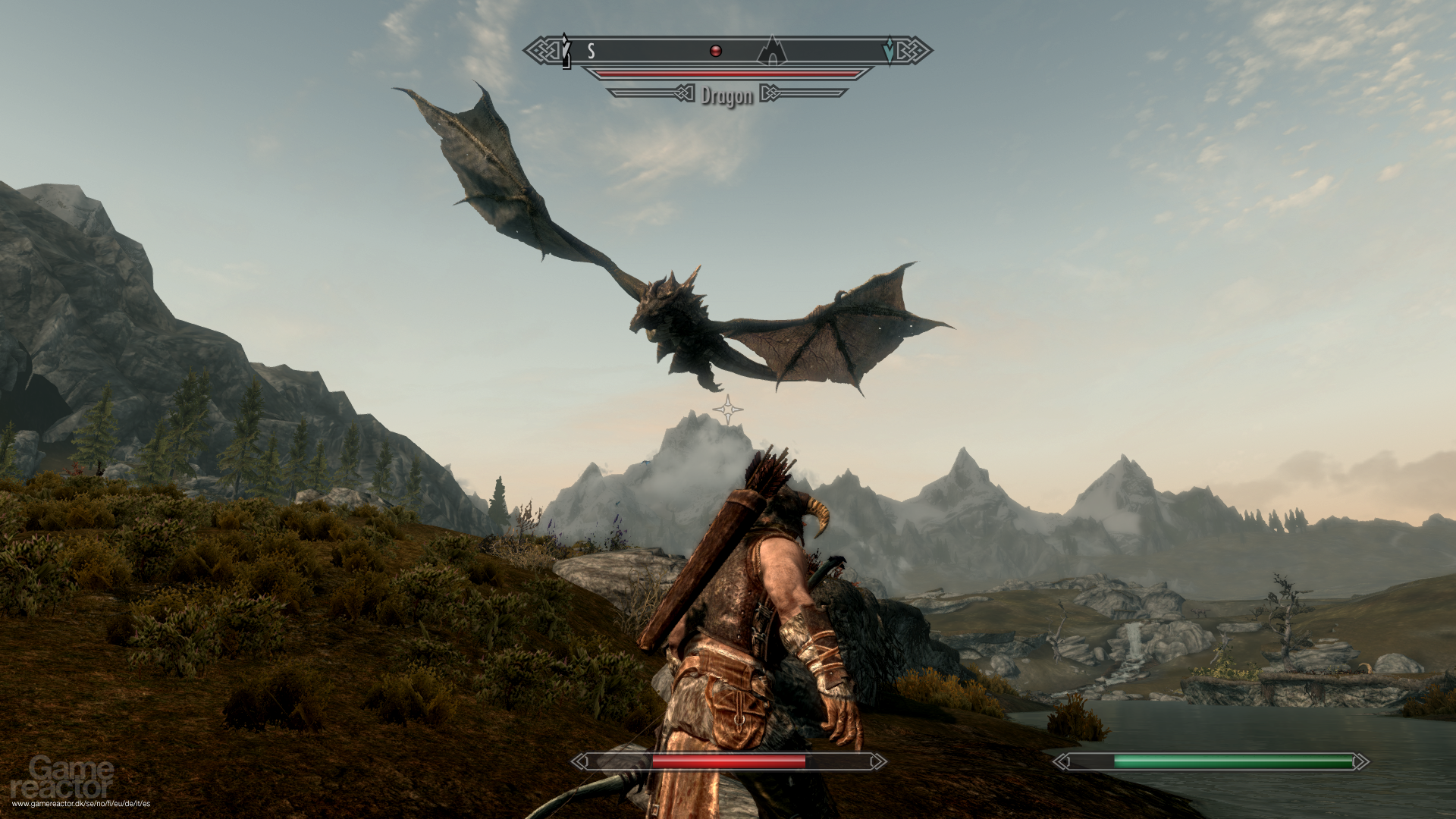The width and height of the screenshot is (1456, 819).
Task: Click the teal quest marker on the compass
Action: tap(889, 50)
